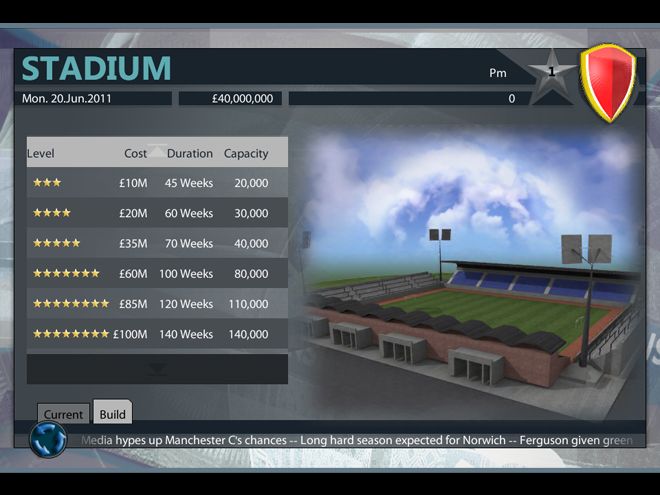Click the star icon showing number 1

click(x=551, y=73)
